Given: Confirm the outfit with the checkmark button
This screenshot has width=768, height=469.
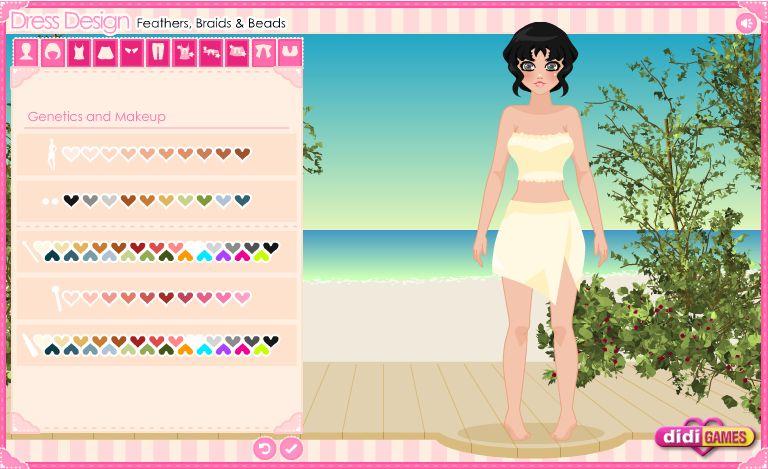Looking at the screenshot, I should 291,448.
